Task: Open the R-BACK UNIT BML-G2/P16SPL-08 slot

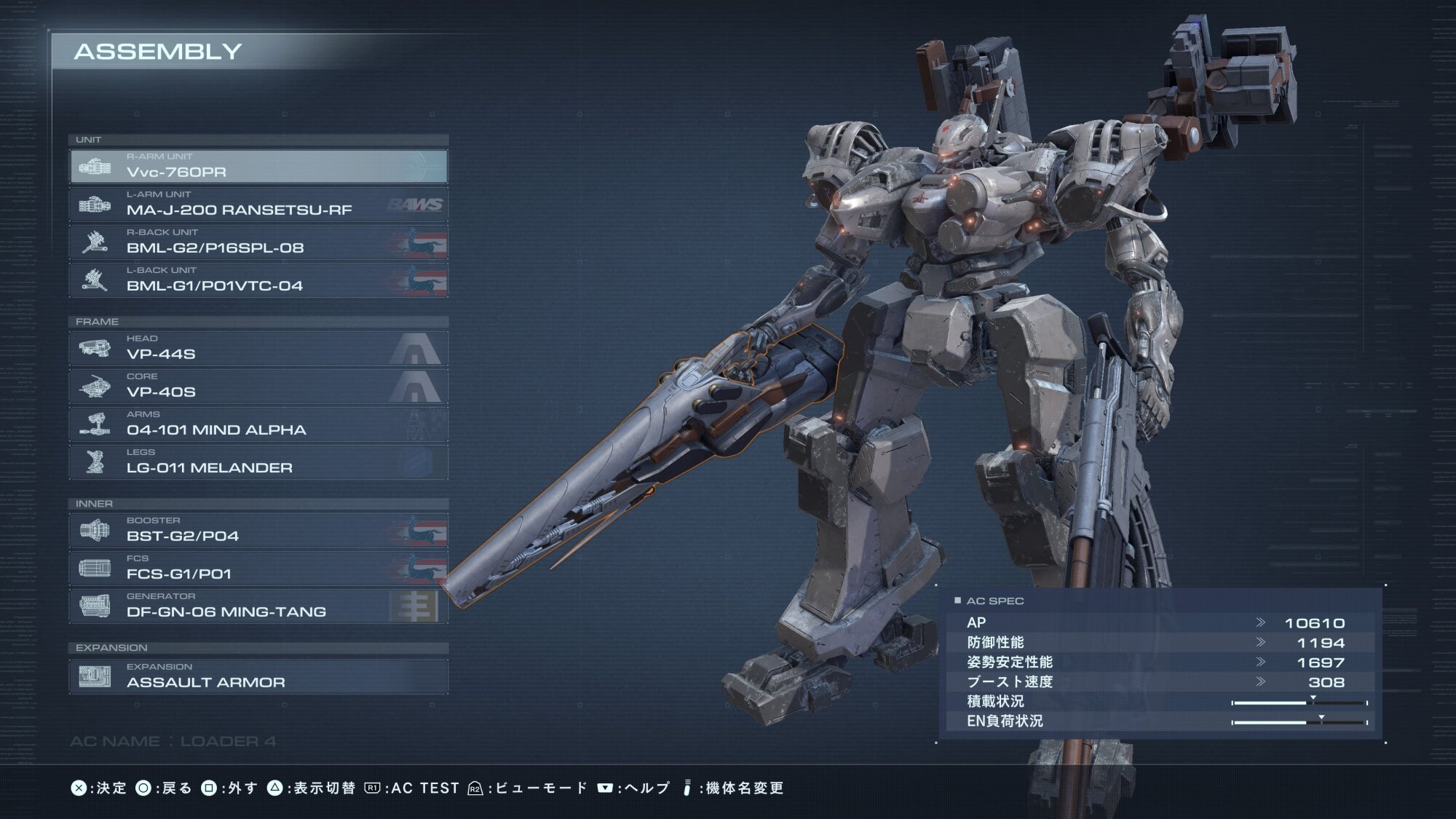Action: click(x=258, y=242)
